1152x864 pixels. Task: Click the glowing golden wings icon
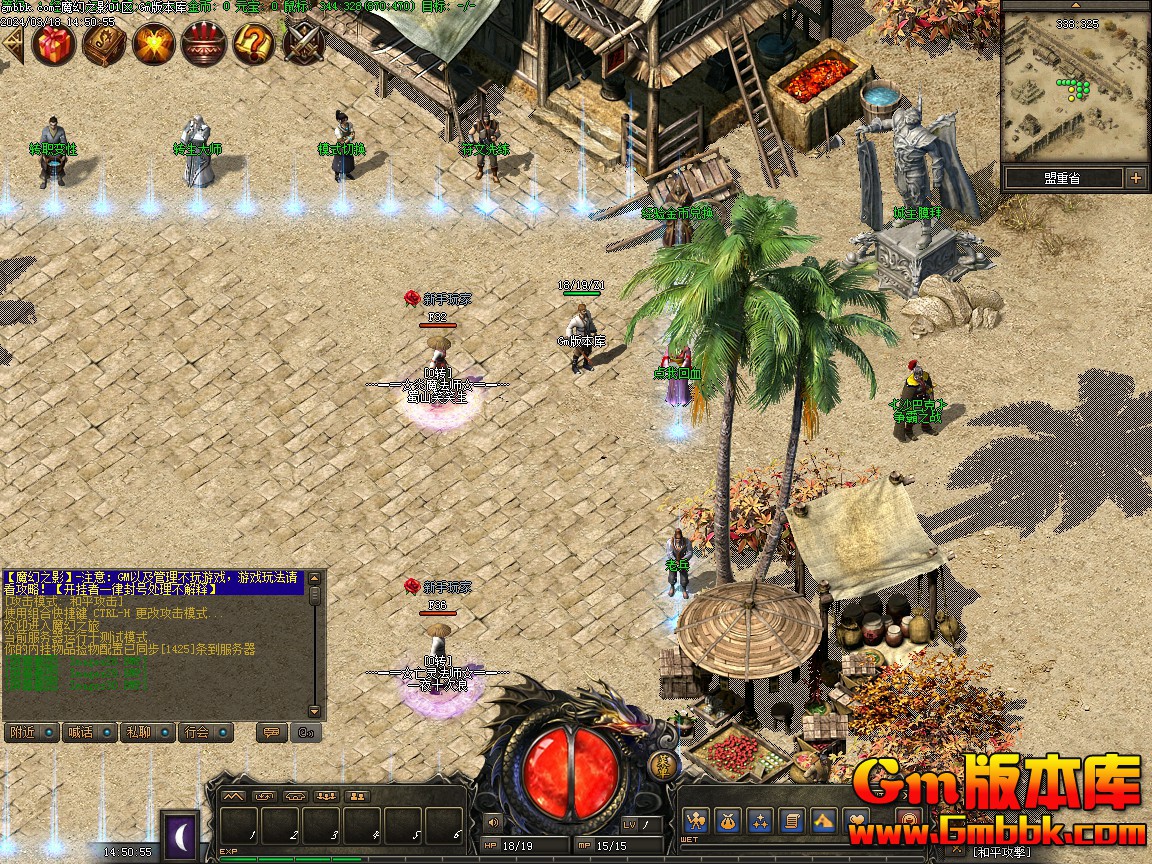tap(154, 44)
